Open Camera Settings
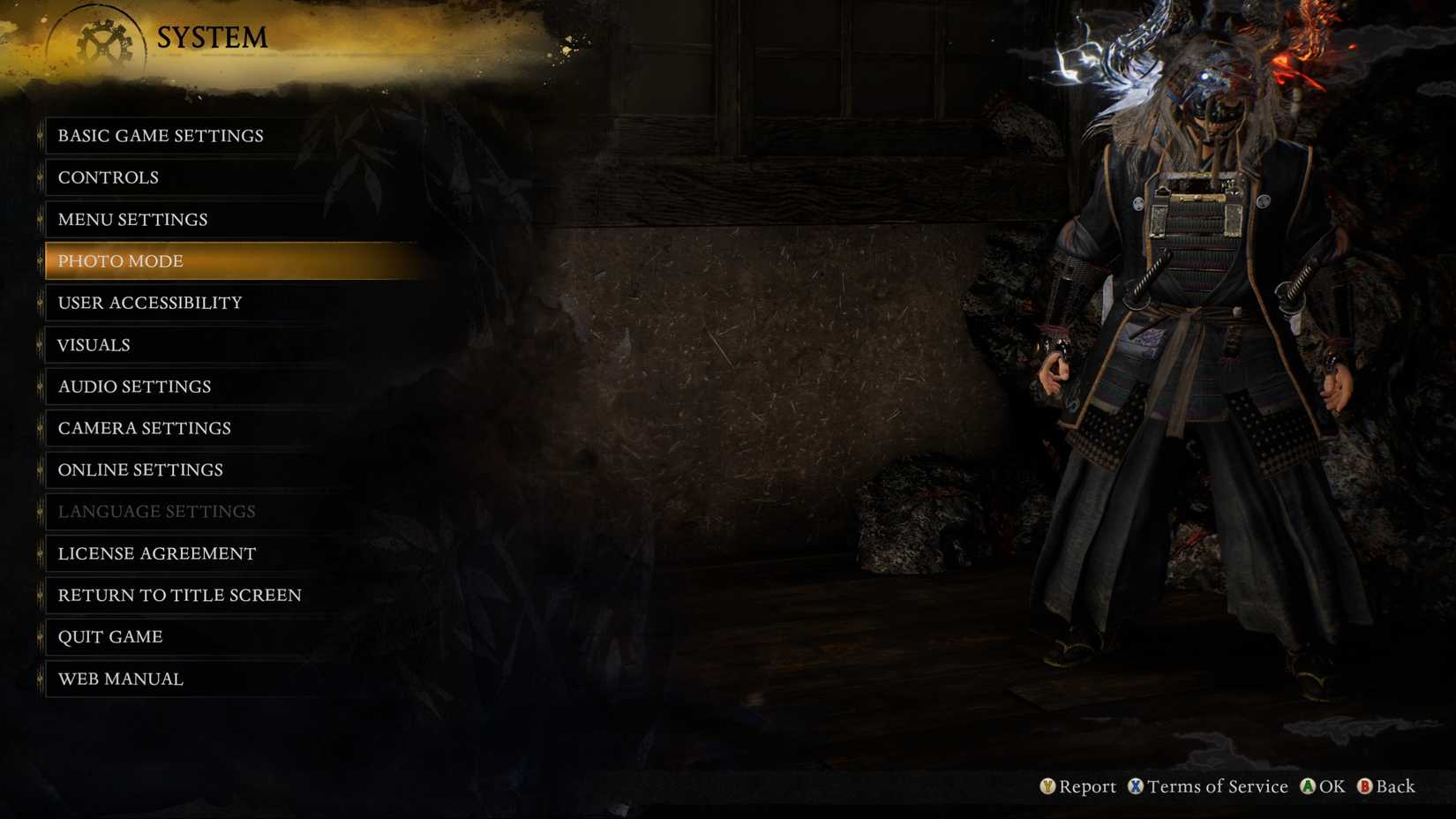Image resolution: width=1456 pixels, height=819 pixels. click(x=144, y=428)
